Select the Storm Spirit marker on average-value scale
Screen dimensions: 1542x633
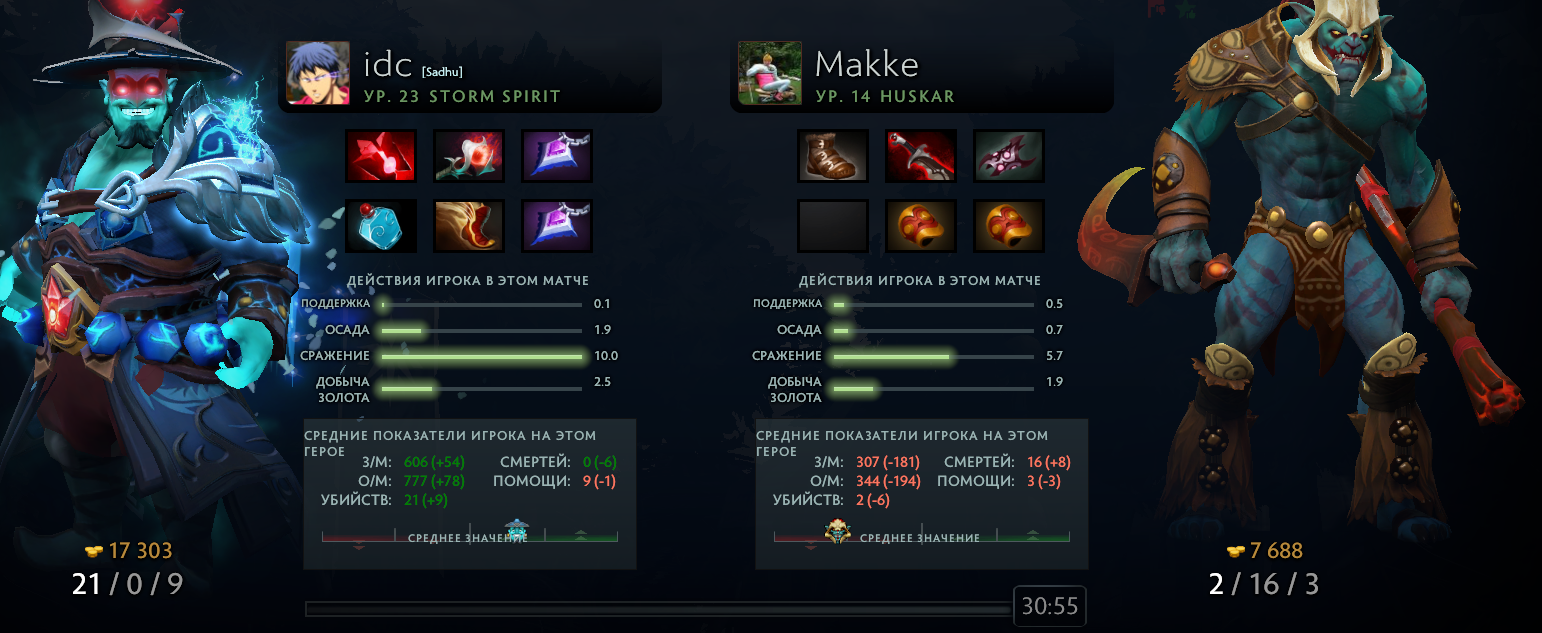[516, 530]
